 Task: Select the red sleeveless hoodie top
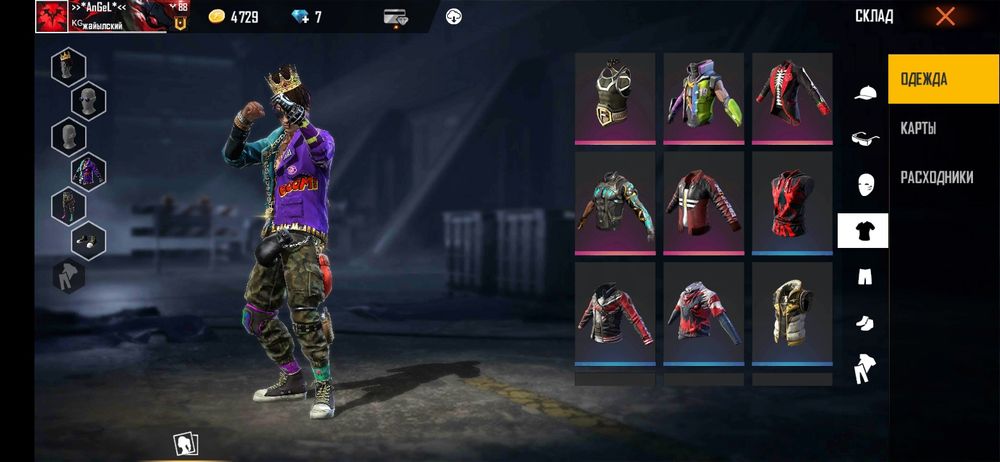click(x=792, y=205)
